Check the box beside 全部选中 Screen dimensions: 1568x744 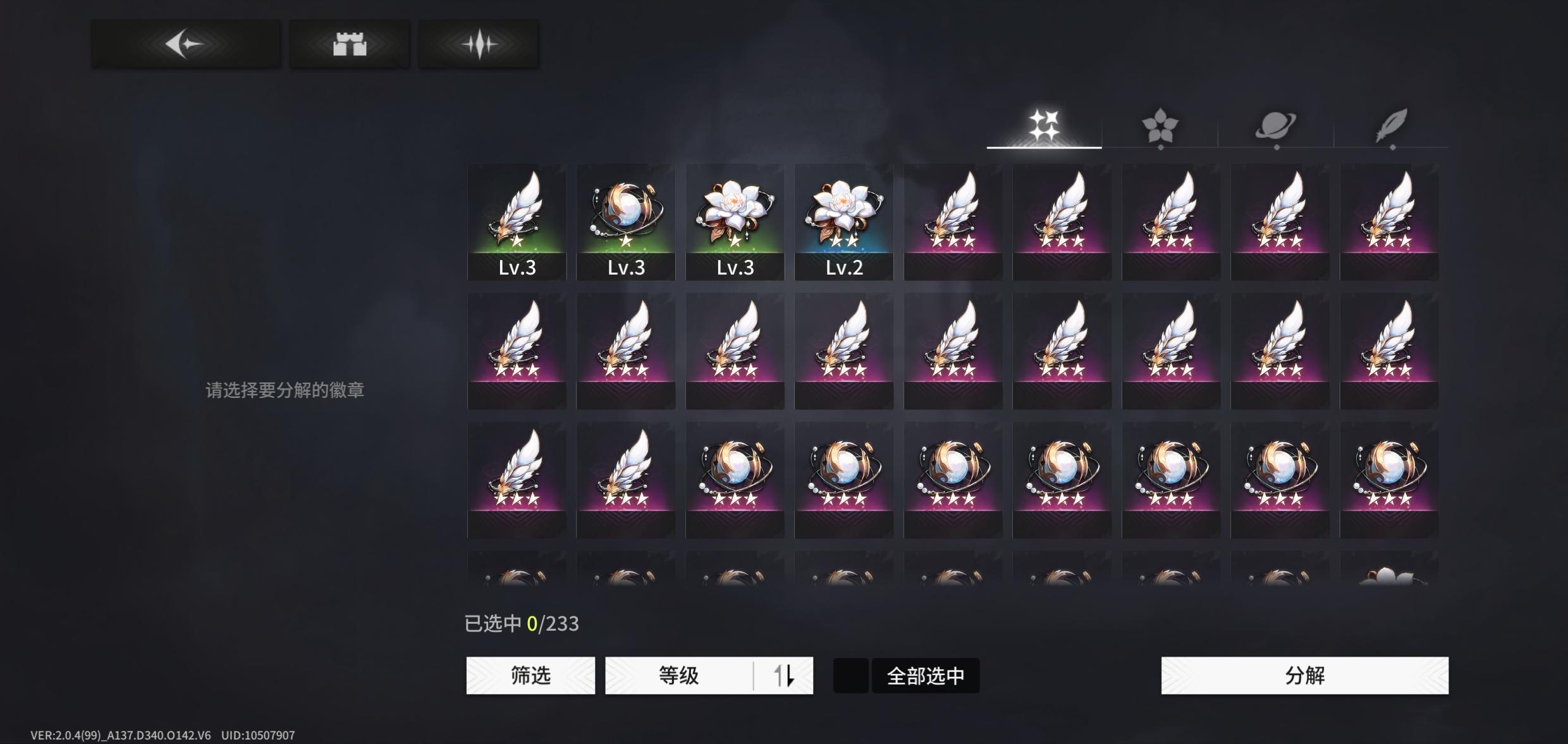(x=850, y=675)
